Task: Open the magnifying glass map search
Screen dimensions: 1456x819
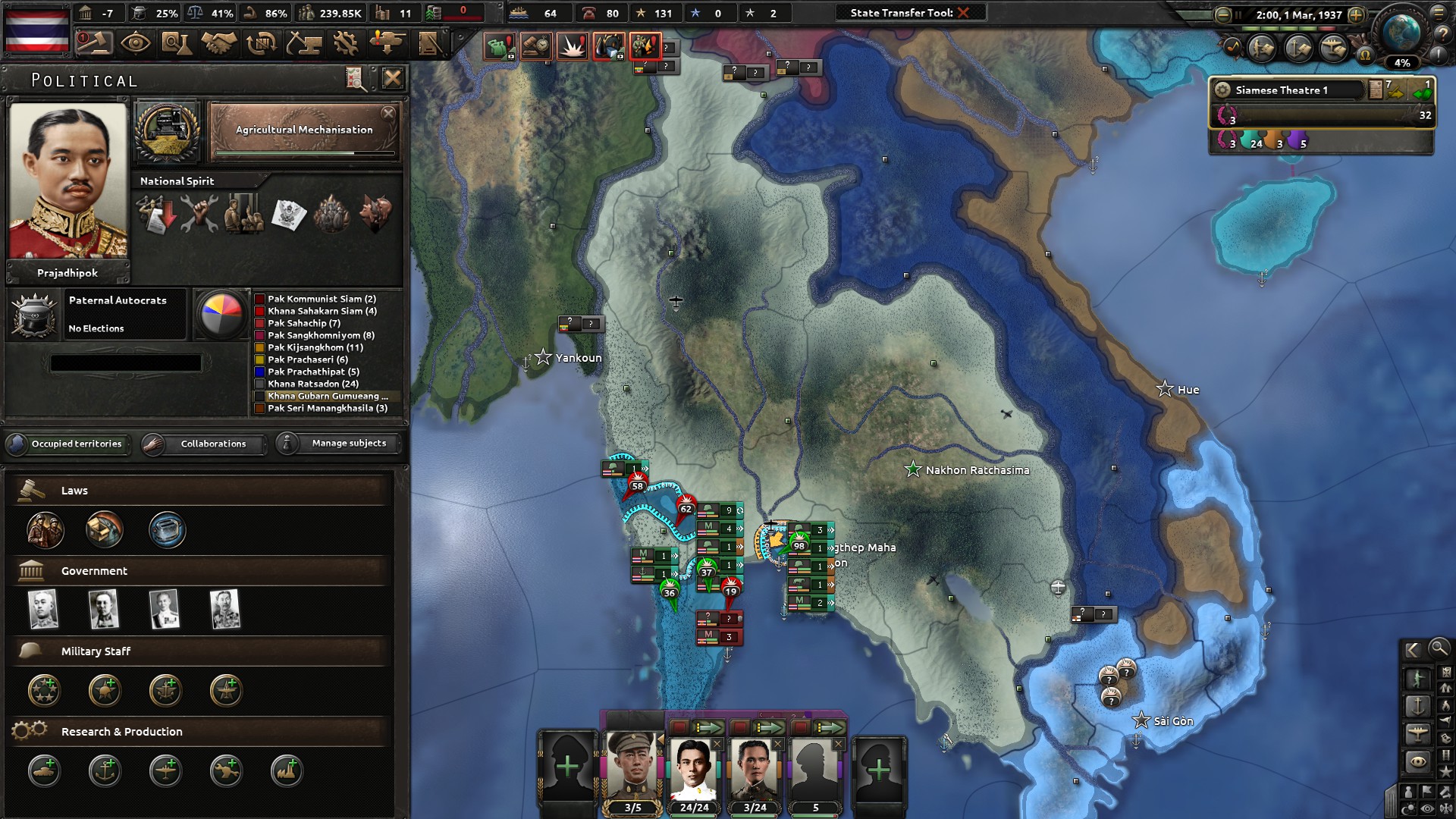Action: tap(1439, 650)
